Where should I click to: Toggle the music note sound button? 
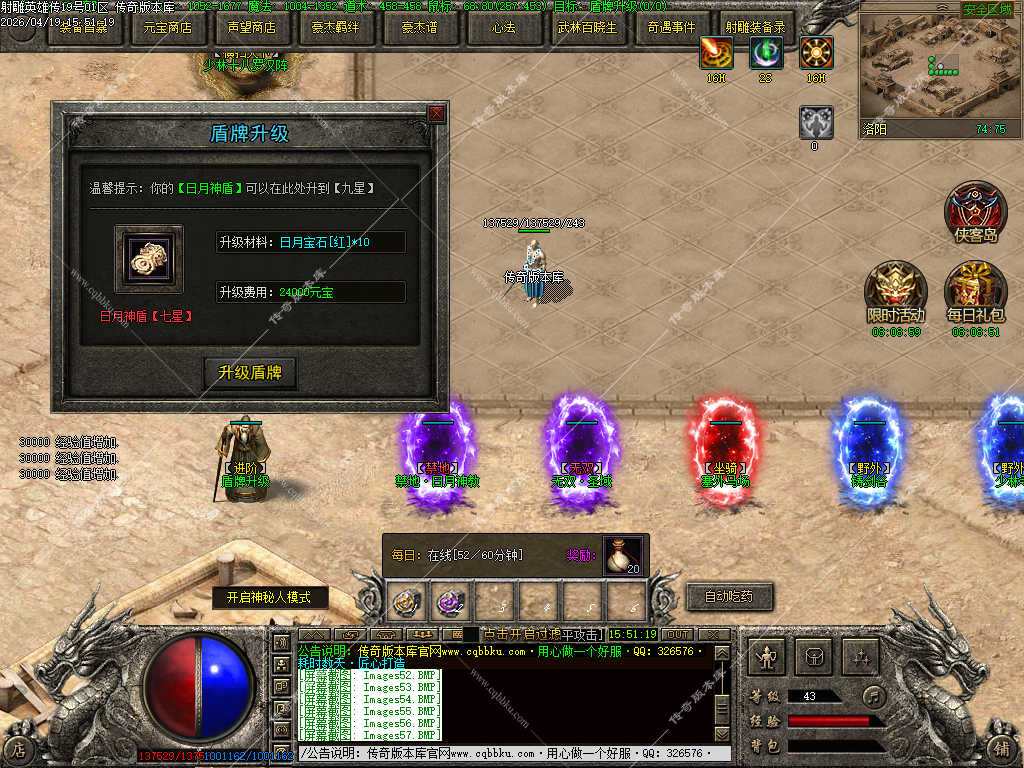[875, 696]
